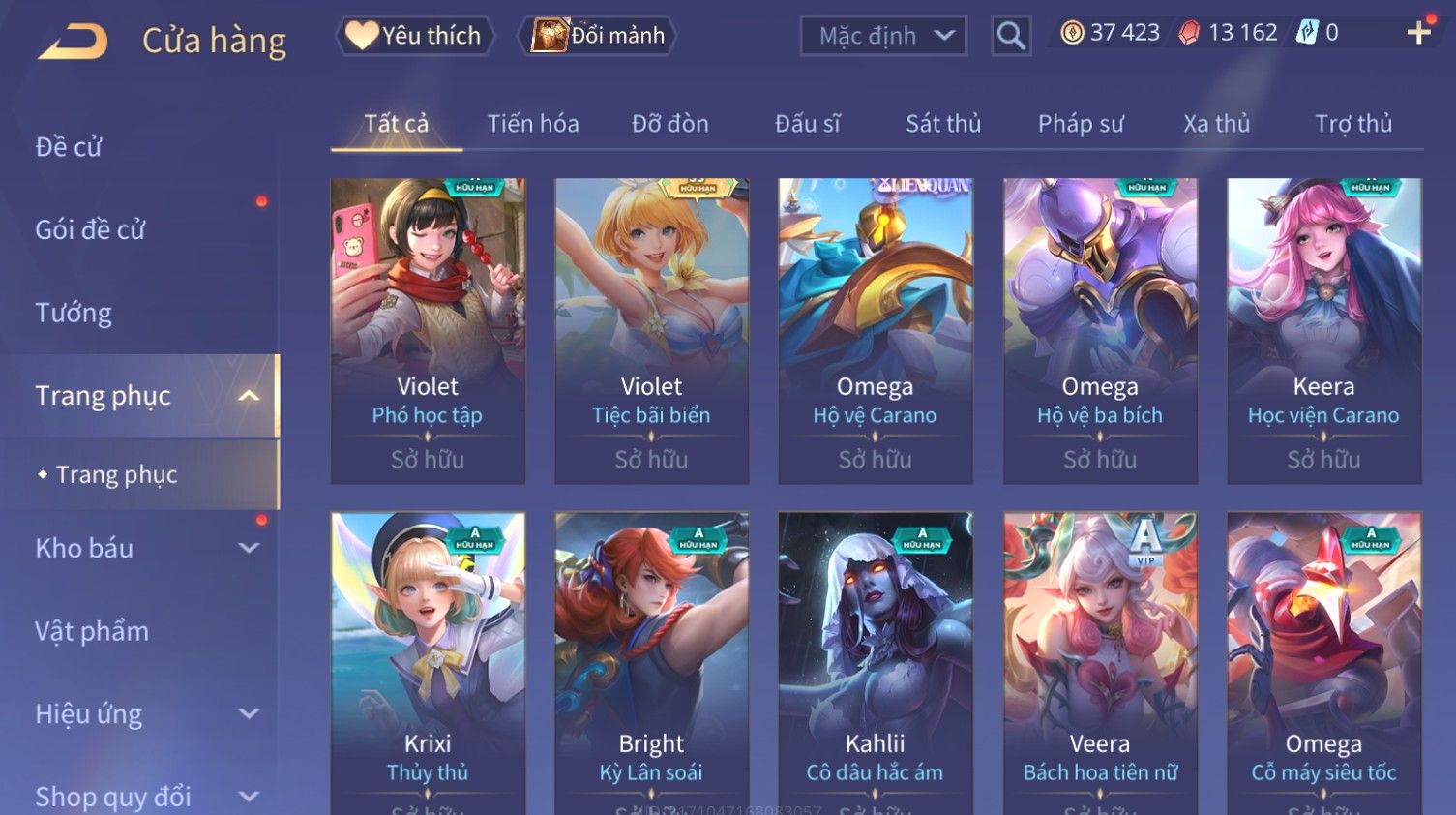Screen dimensions: 1456x815
Task: Open the Tướng heroes section
Action: 74,313
